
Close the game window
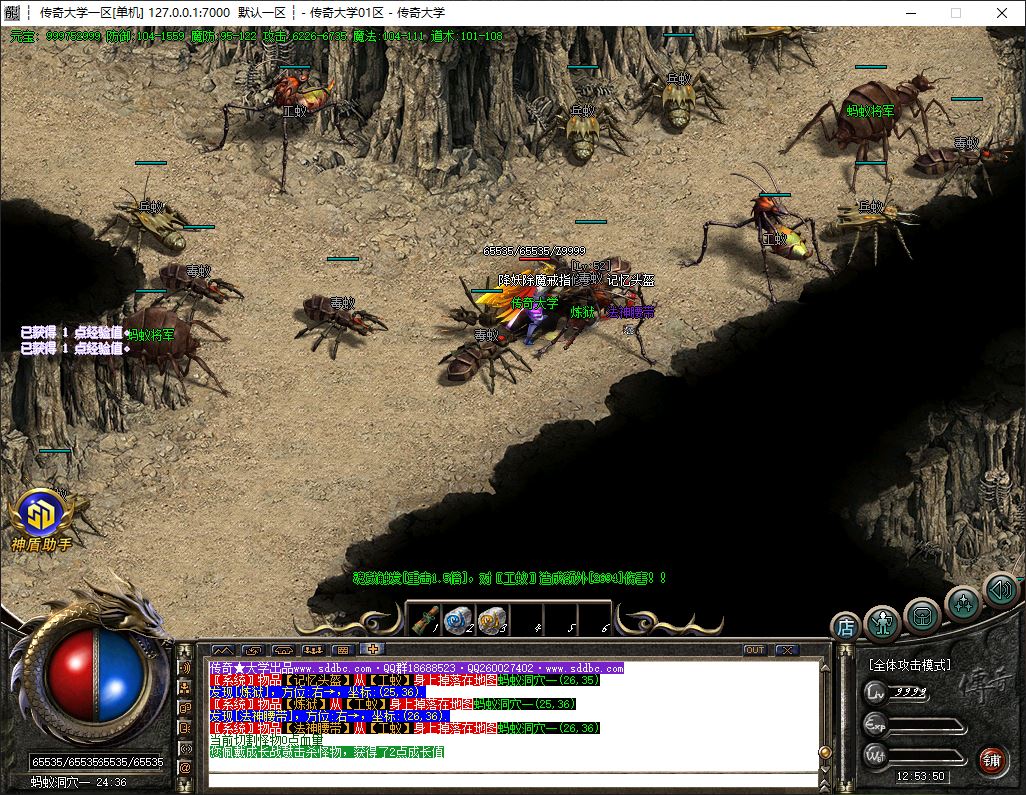tap(1002, 13)
